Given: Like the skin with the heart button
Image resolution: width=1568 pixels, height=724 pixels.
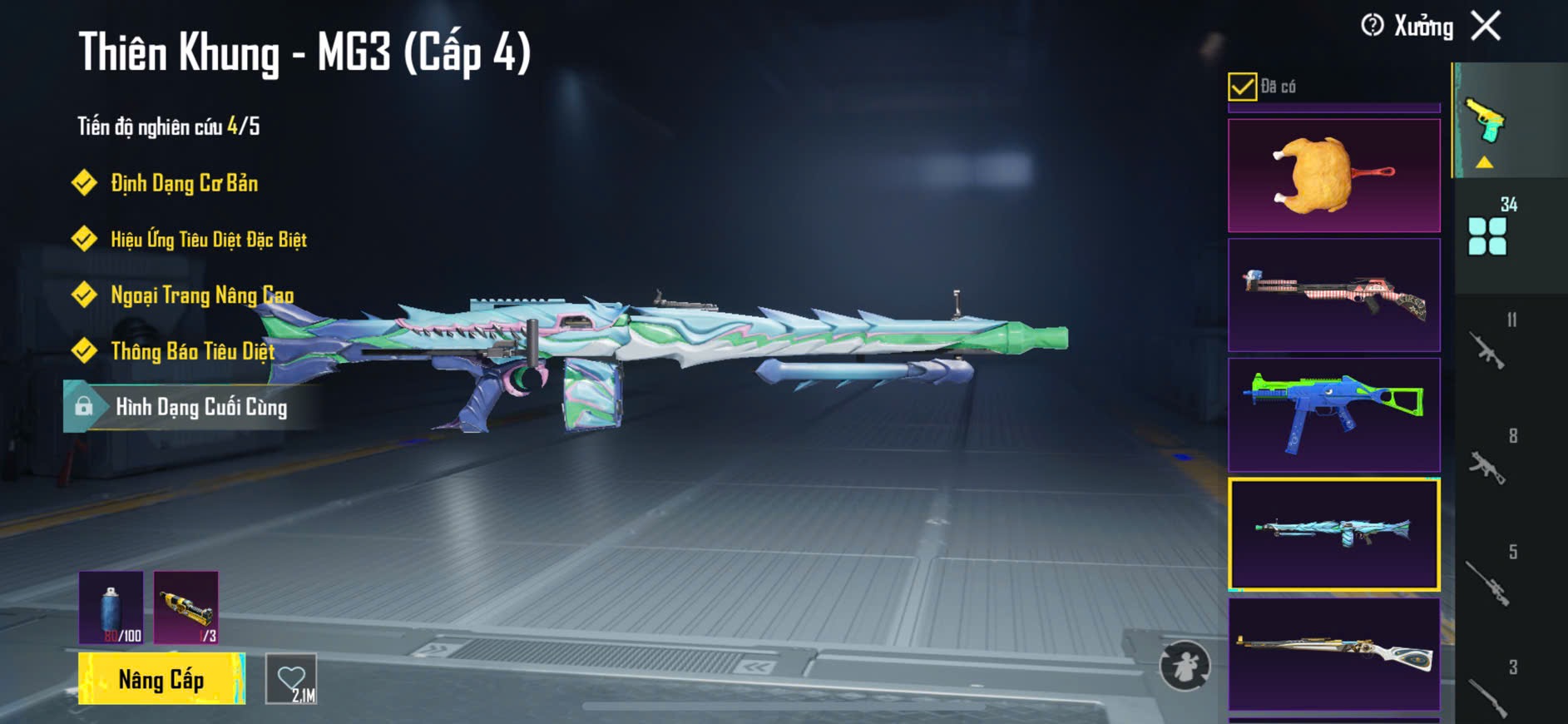Looking at the screenshot, I should point(291,679).
